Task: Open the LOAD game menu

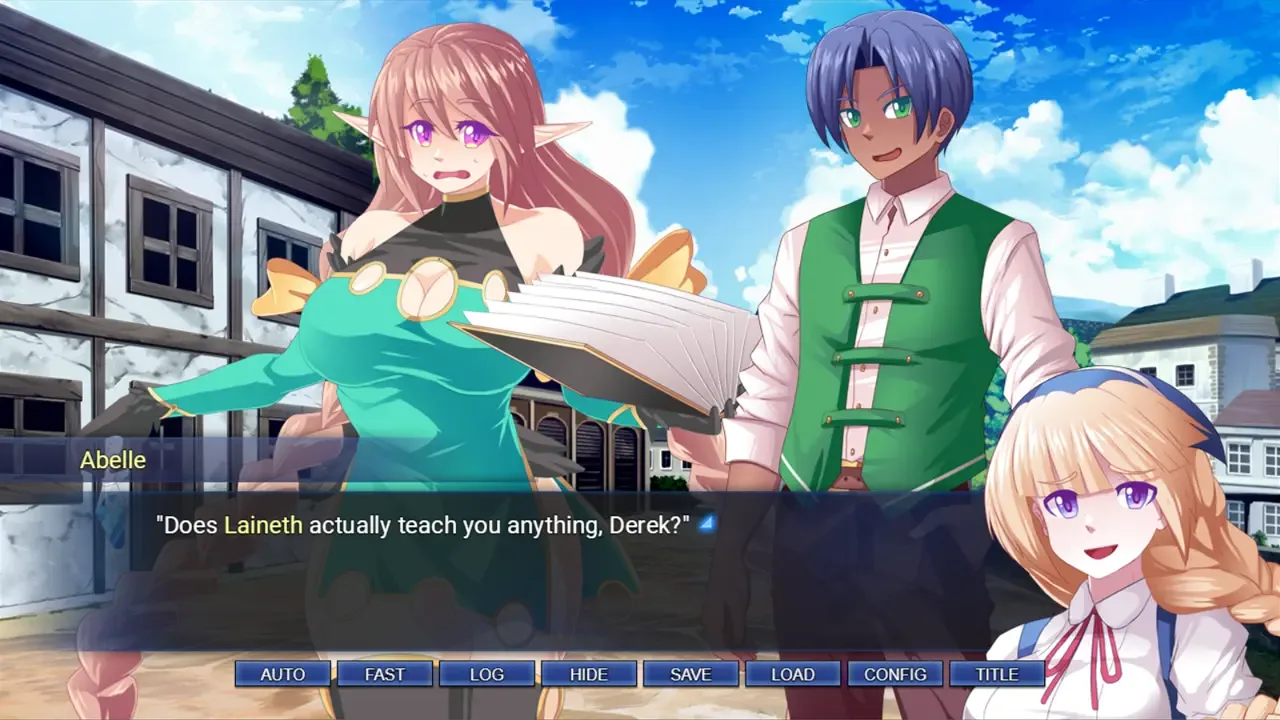Action: [793, 674]
